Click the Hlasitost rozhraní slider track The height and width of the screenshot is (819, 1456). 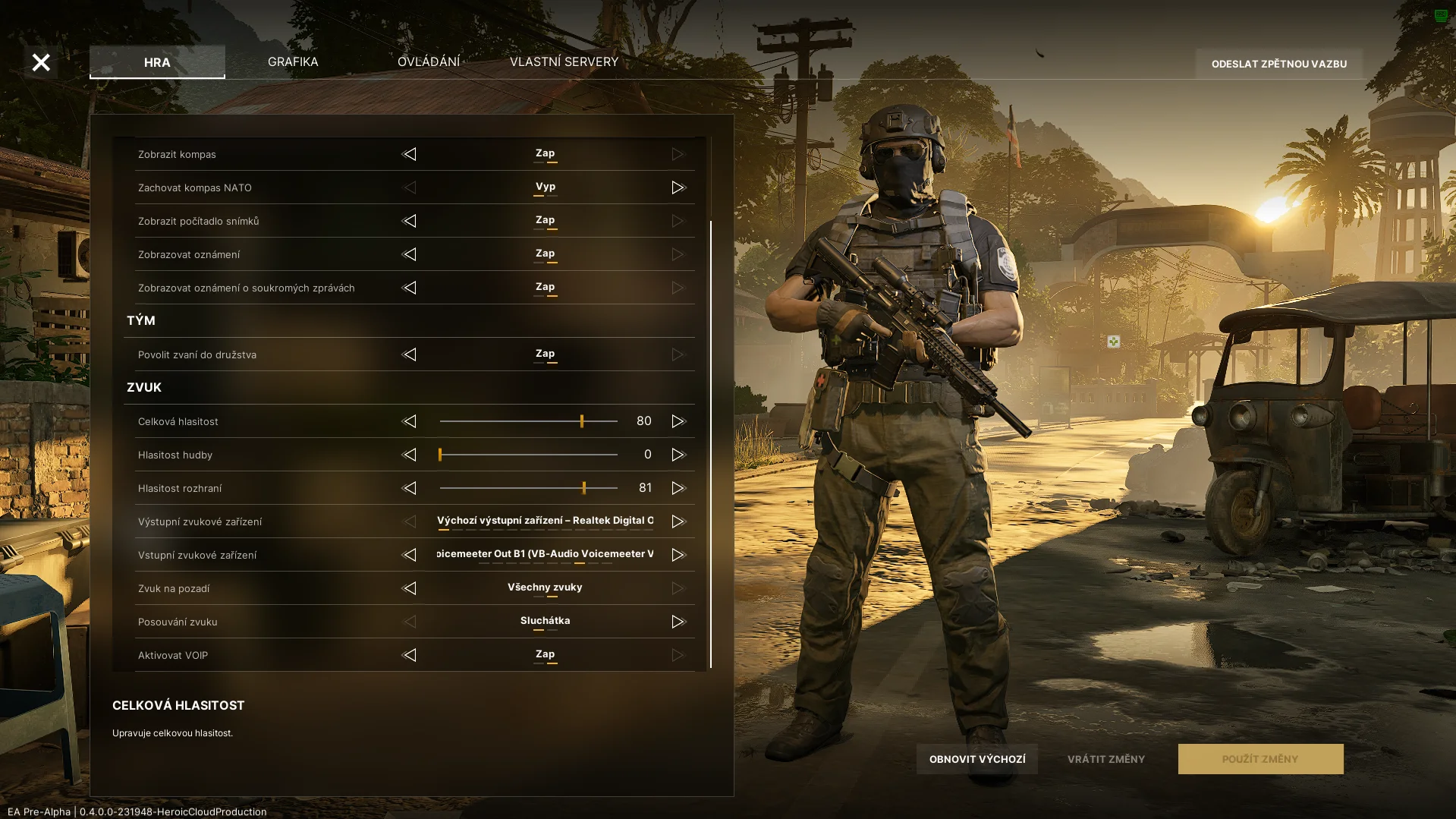[x=528, y=488]
